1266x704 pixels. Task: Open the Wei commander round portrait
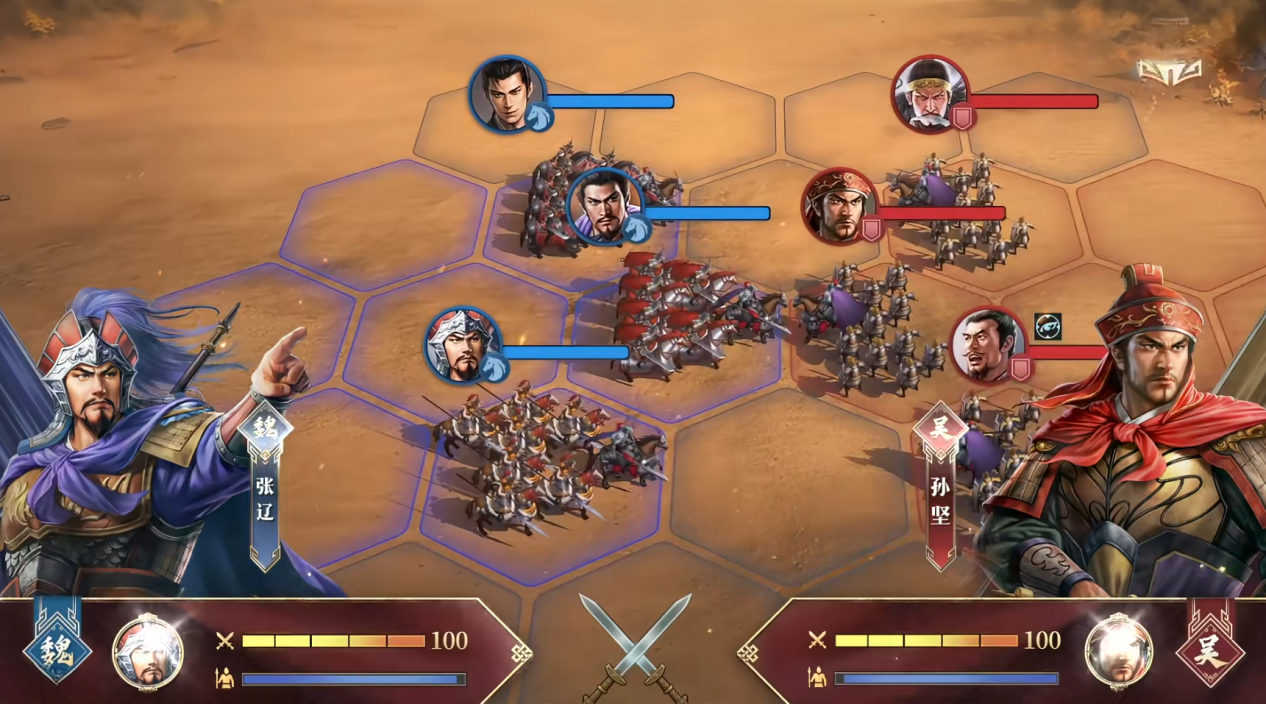(148, 652)
